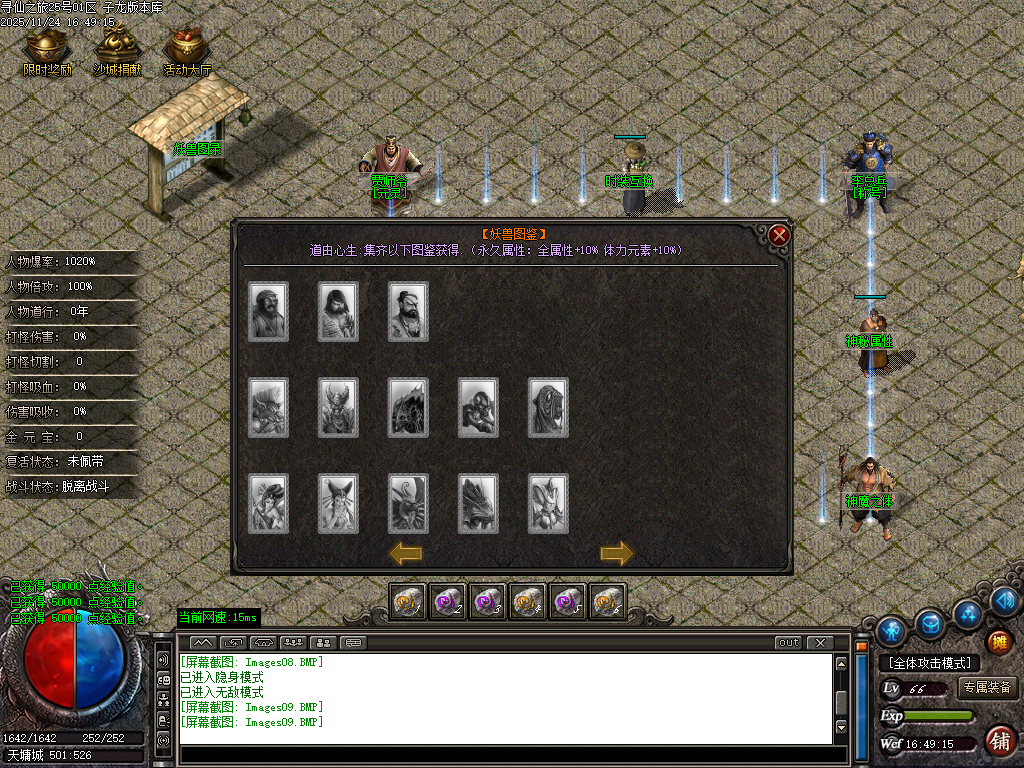
Task: Select the eyepatch bearded man card
Action: pos(408,312)
